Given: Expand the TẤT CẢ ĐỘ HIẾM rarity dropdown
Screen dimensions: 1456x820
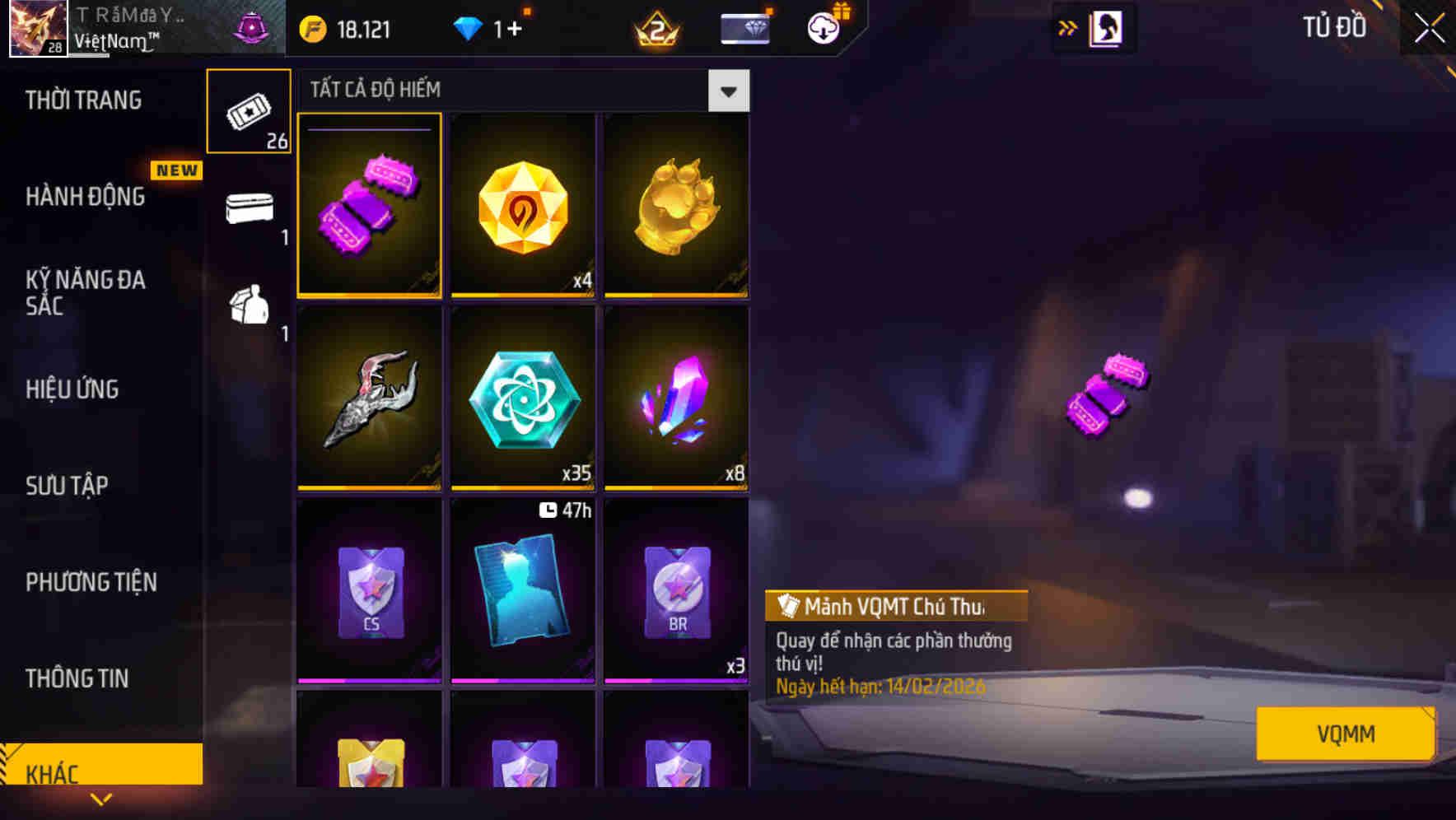Looking at the screenshot, I should point(728,91).
